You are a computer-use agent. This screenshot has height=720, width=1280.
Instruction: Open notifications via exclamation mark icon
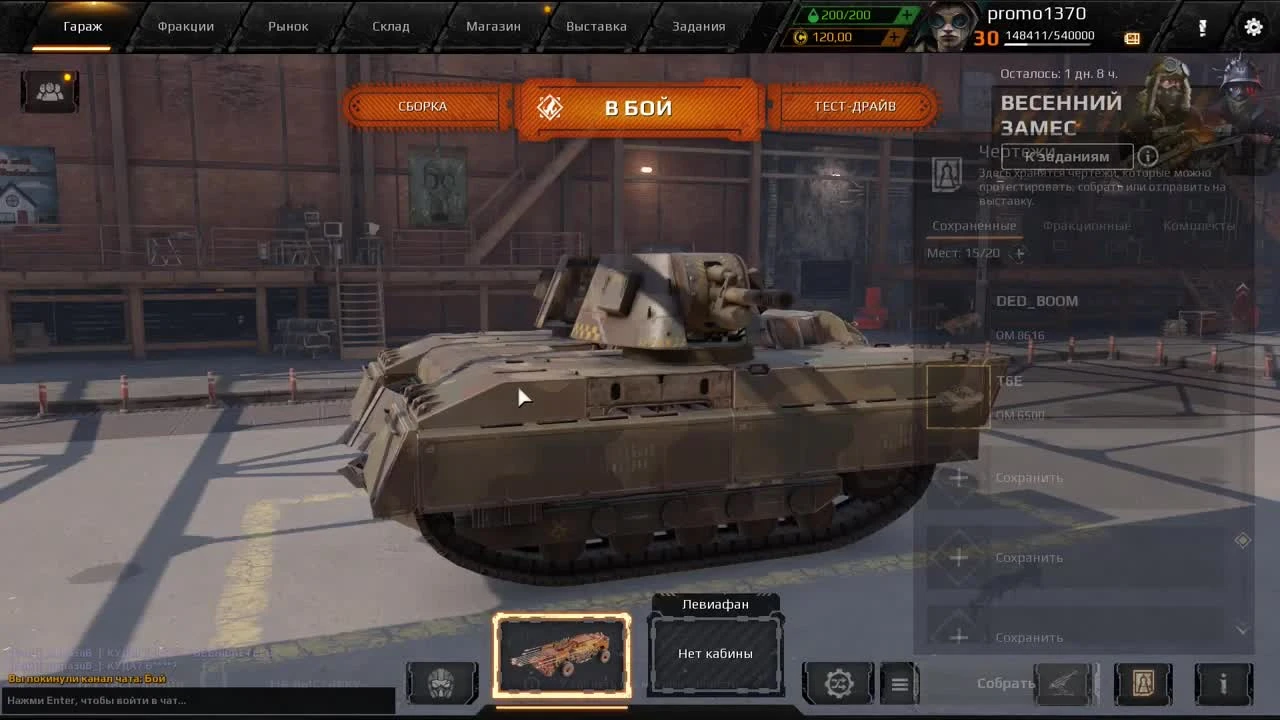[1201, 28]
